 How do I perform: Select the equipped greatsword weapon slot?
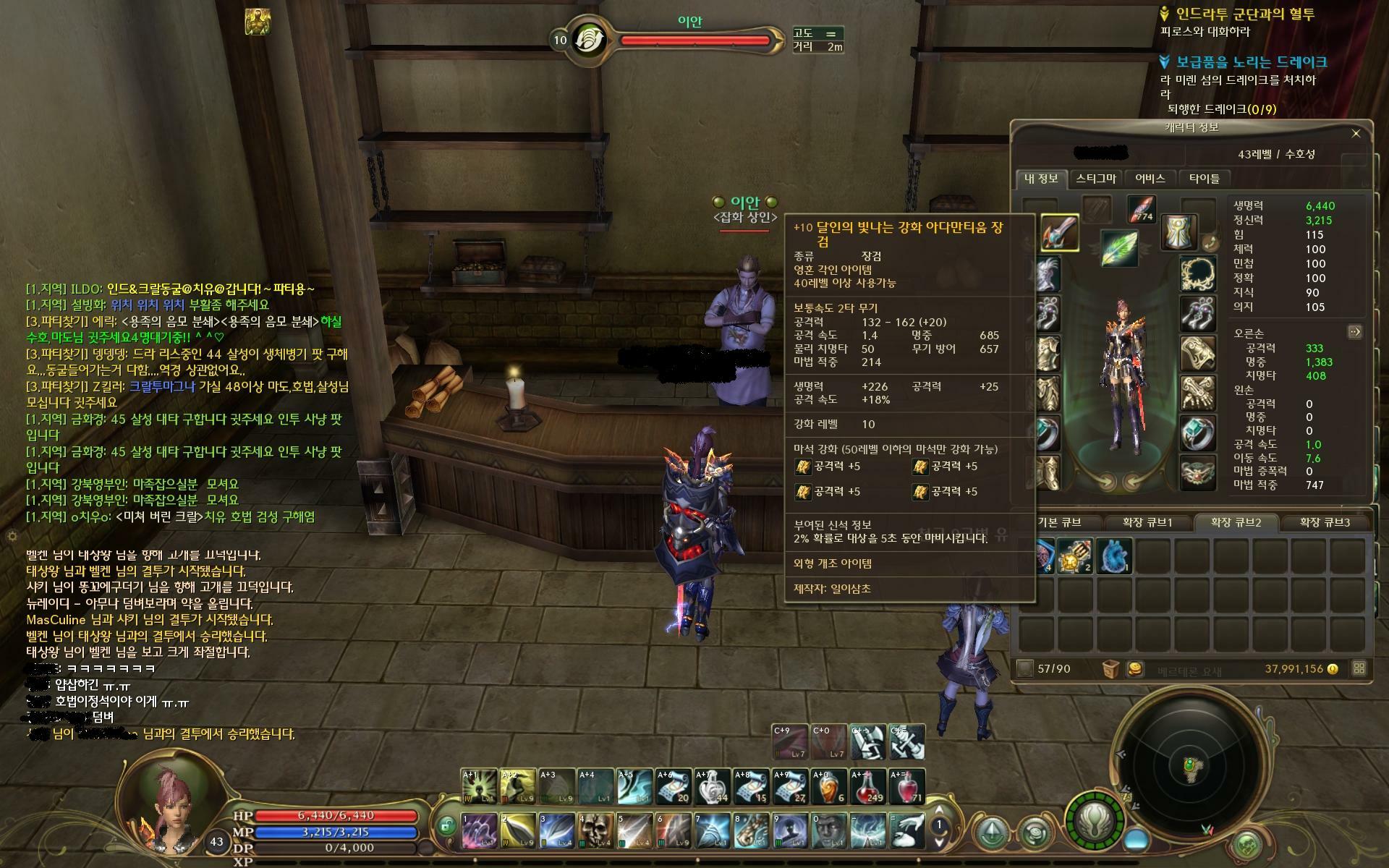(1060, 234)
